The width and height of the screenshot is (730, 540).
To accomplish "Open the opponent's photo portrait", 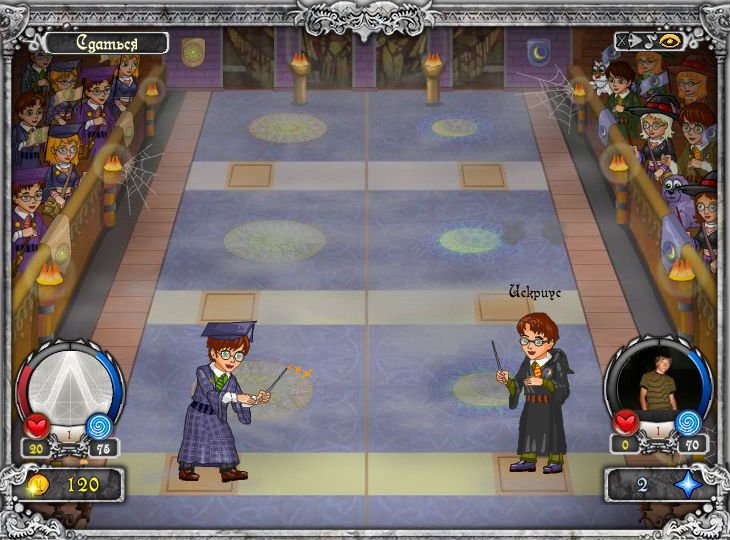I will point(657,380).
